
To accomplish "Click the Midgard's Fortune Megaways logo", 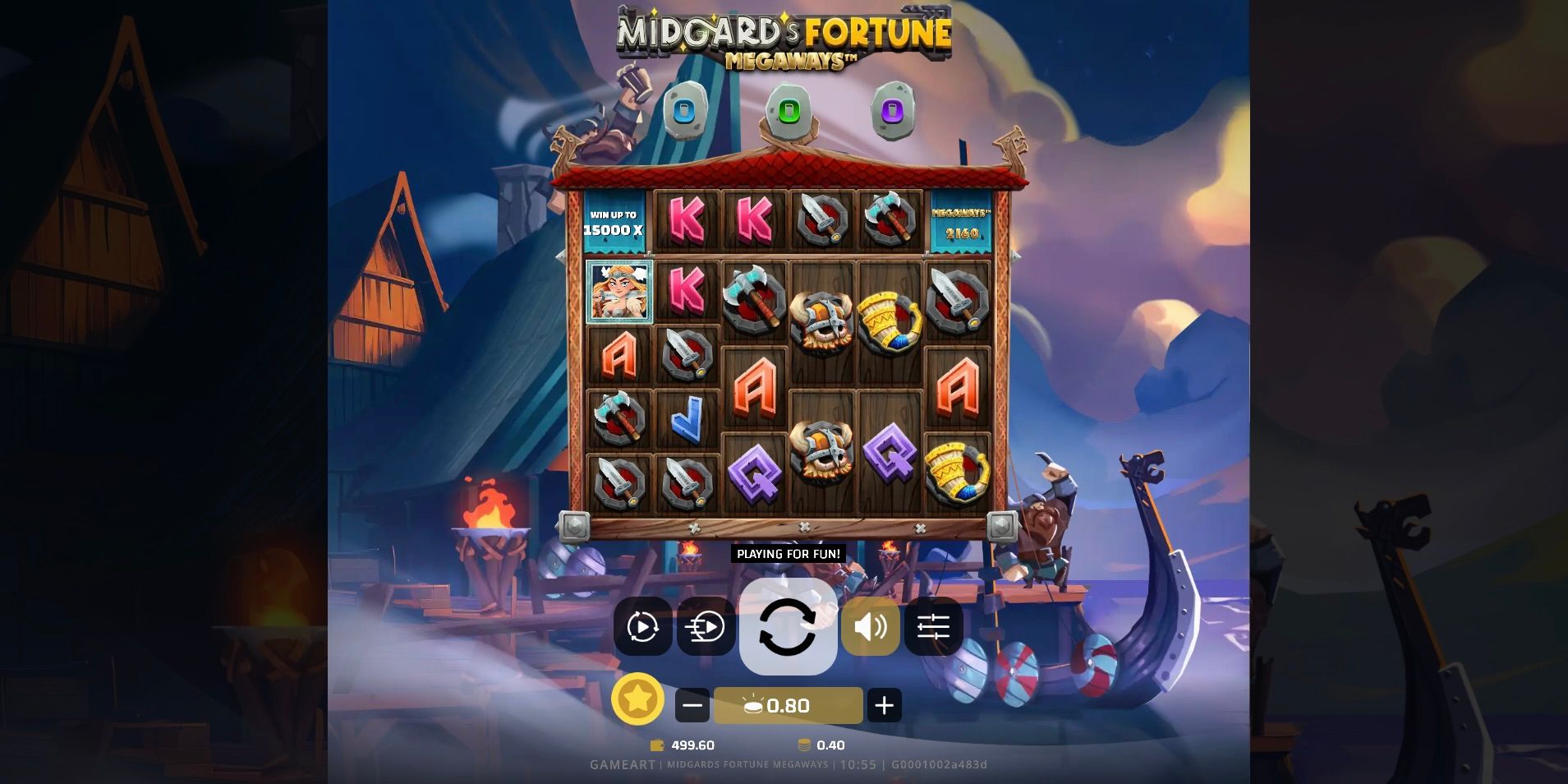I will pos(784,37).
